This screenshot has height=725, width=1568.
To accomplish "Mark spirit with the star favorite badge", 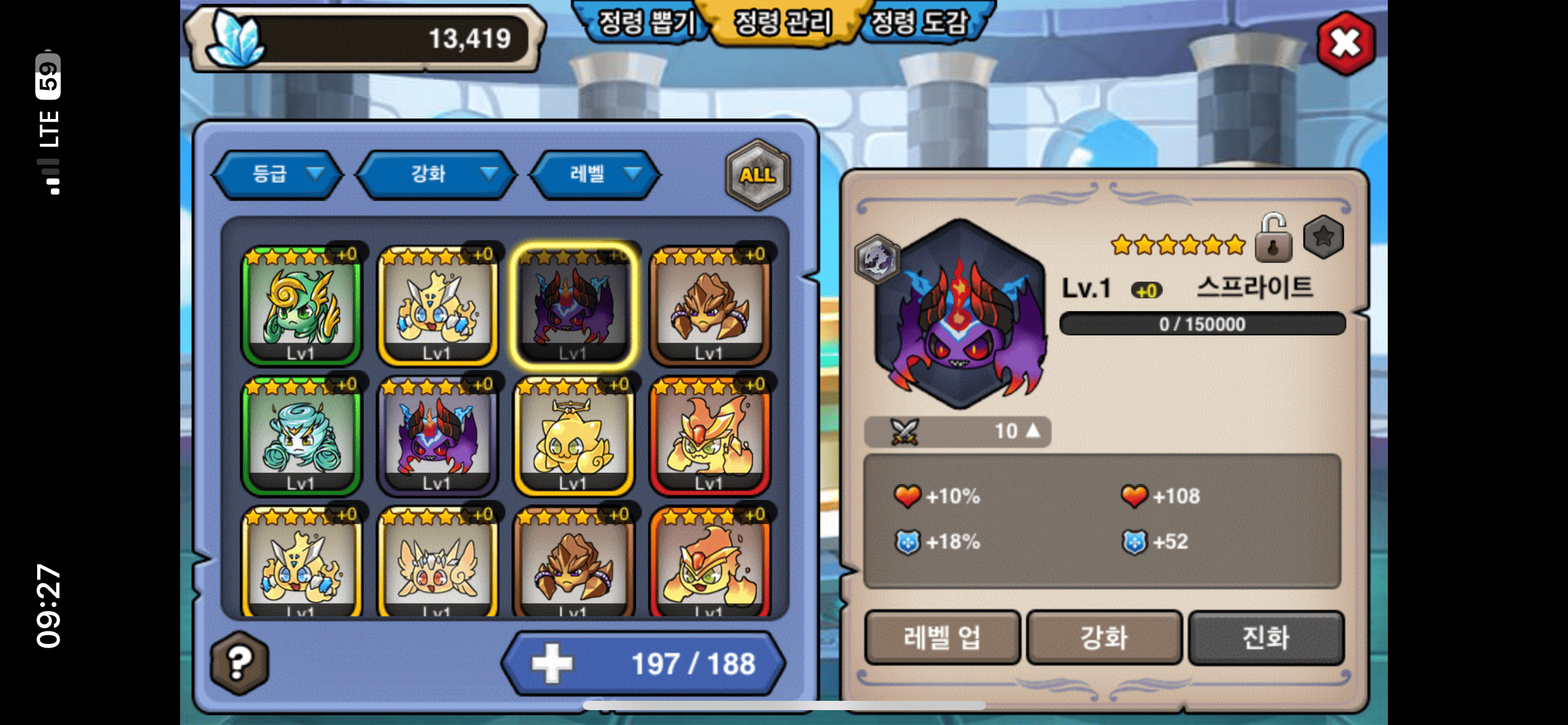I will [1323, 237].
